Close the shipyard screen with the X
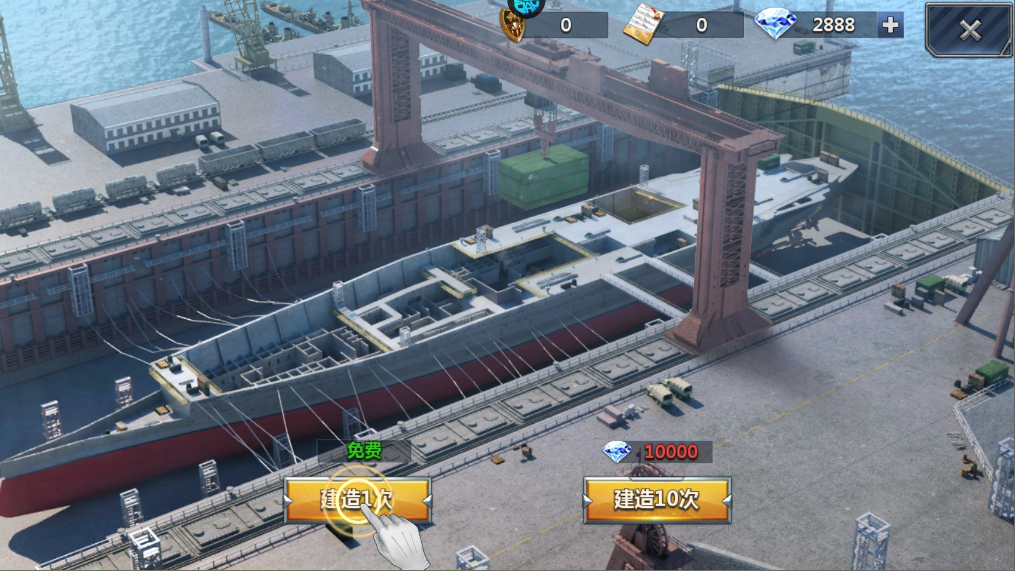The width and height of the screenshot is (1015, 571). coord(968,29)
